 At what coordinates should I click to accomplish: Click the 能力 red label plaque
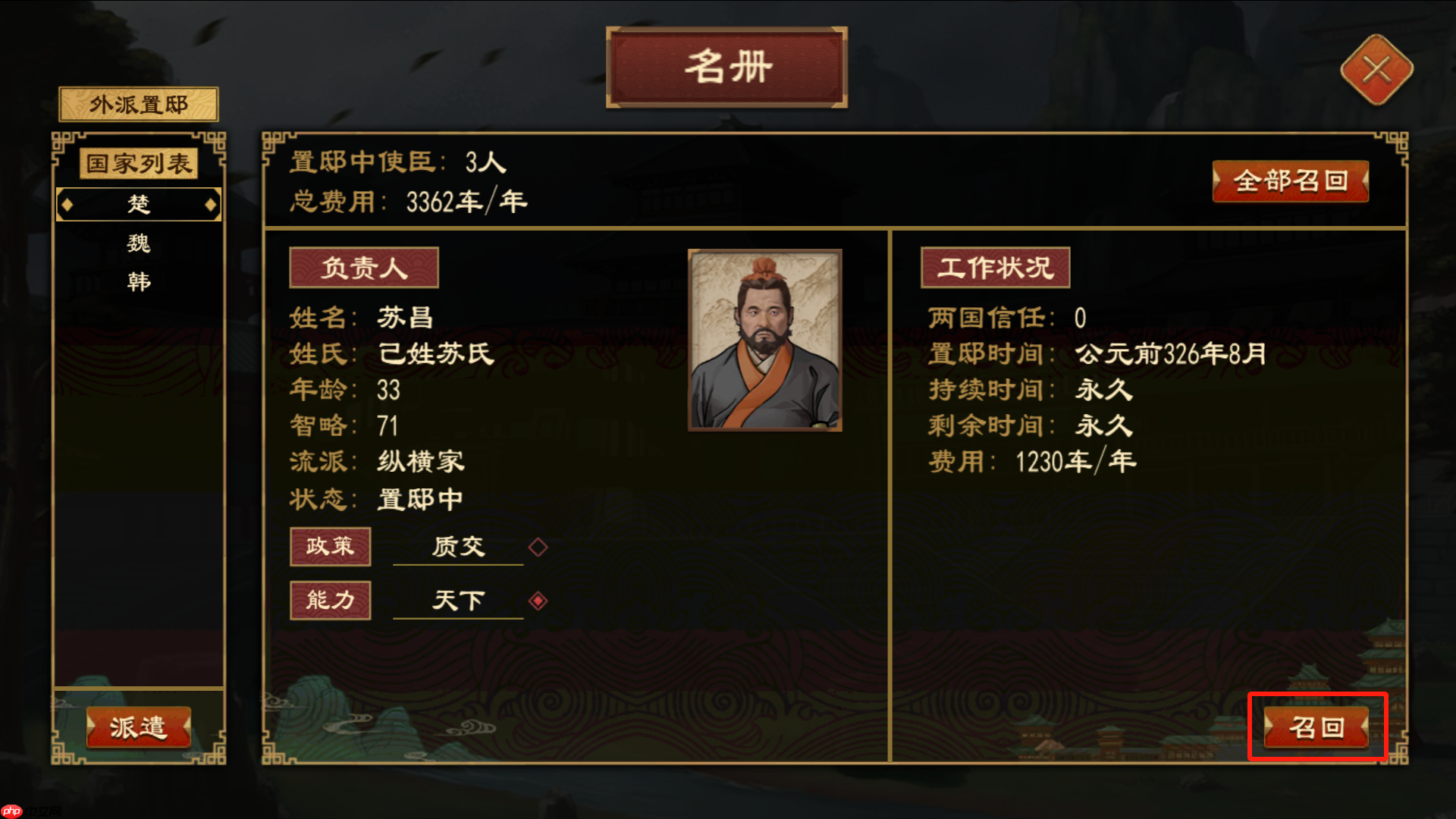click(x=331, y=599)
